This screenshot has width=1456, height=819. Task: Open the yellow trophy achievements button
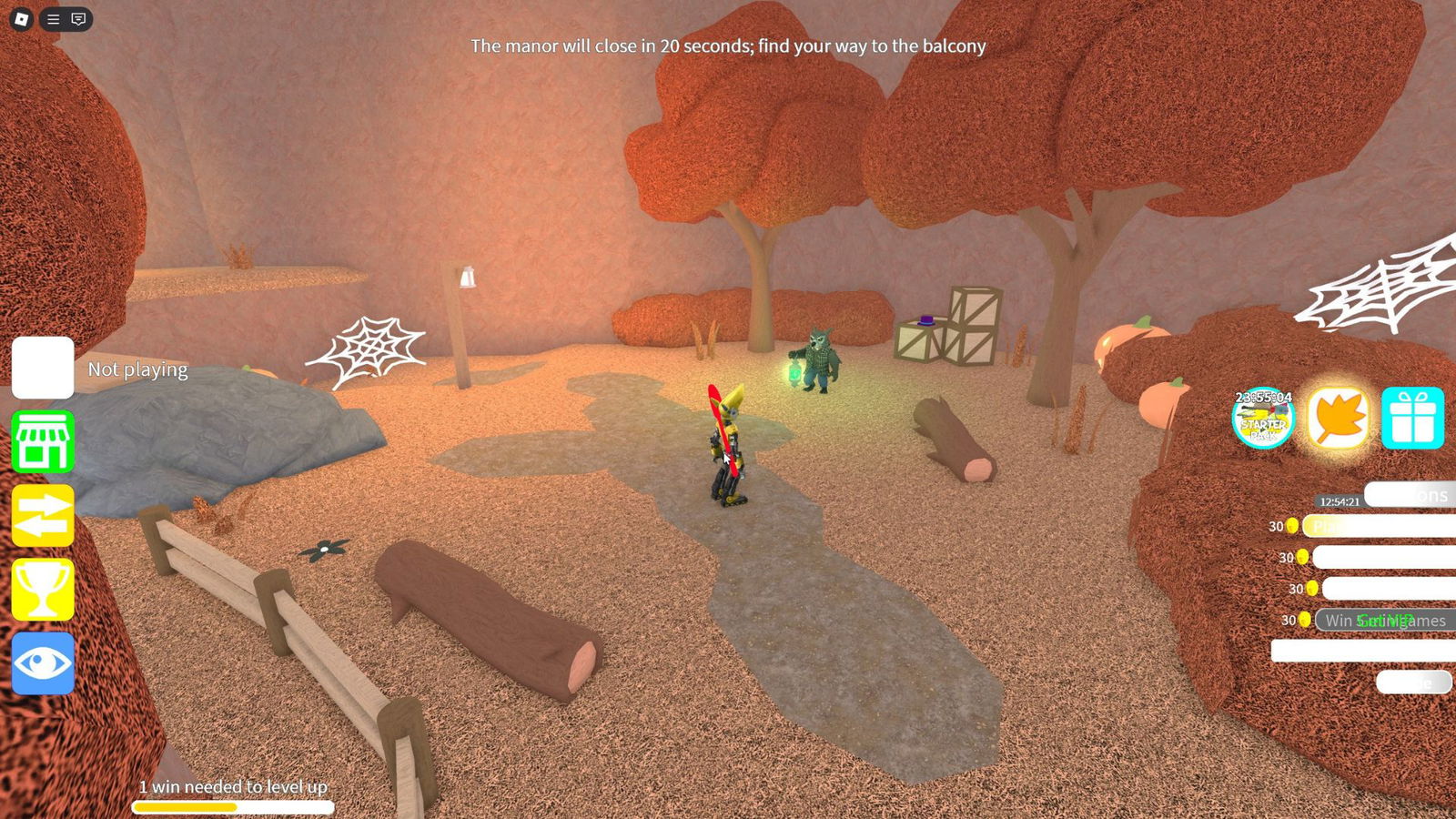point(43,590)
